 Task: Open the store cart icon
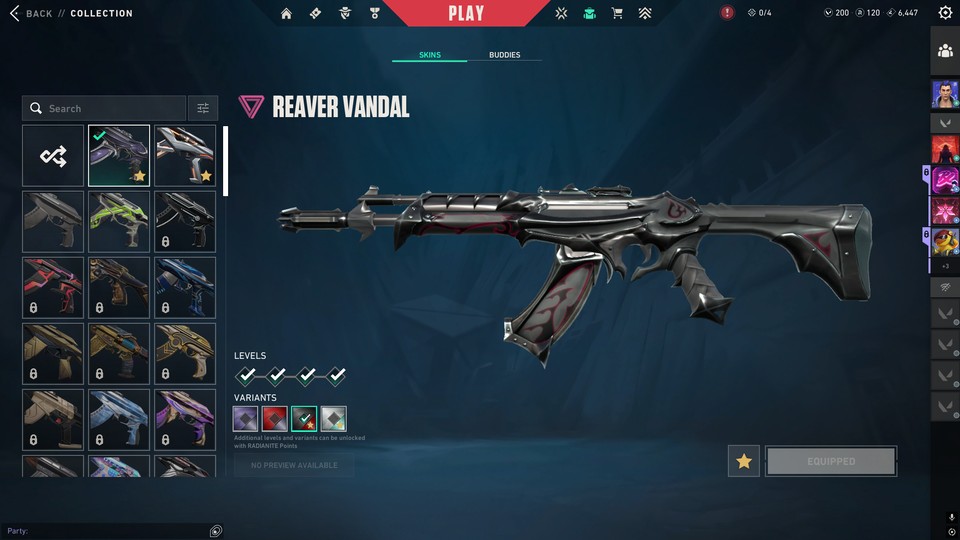[617, 13]
